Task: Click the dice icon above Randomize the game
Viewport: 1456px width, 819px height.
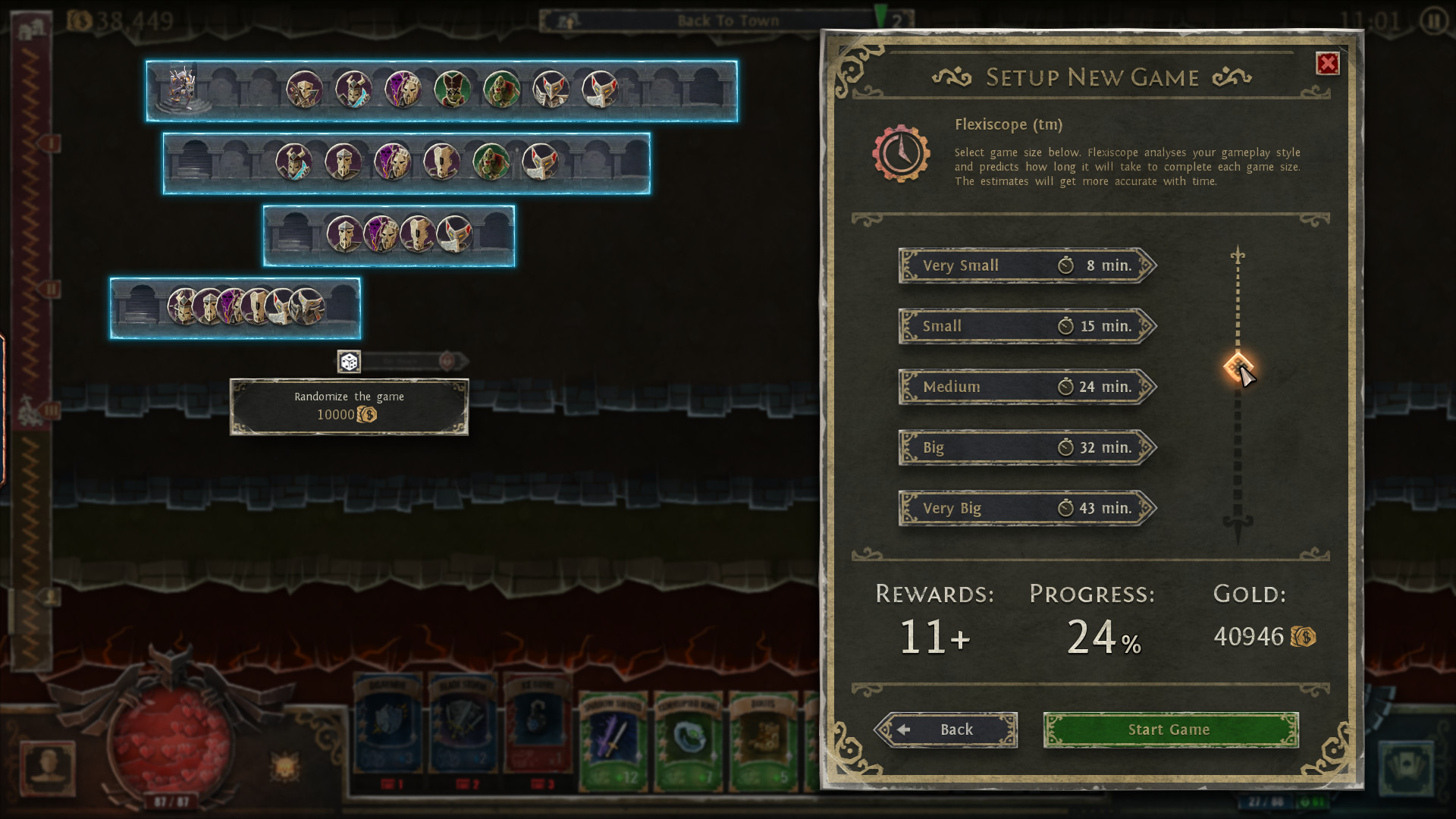Action: (349, 362)
